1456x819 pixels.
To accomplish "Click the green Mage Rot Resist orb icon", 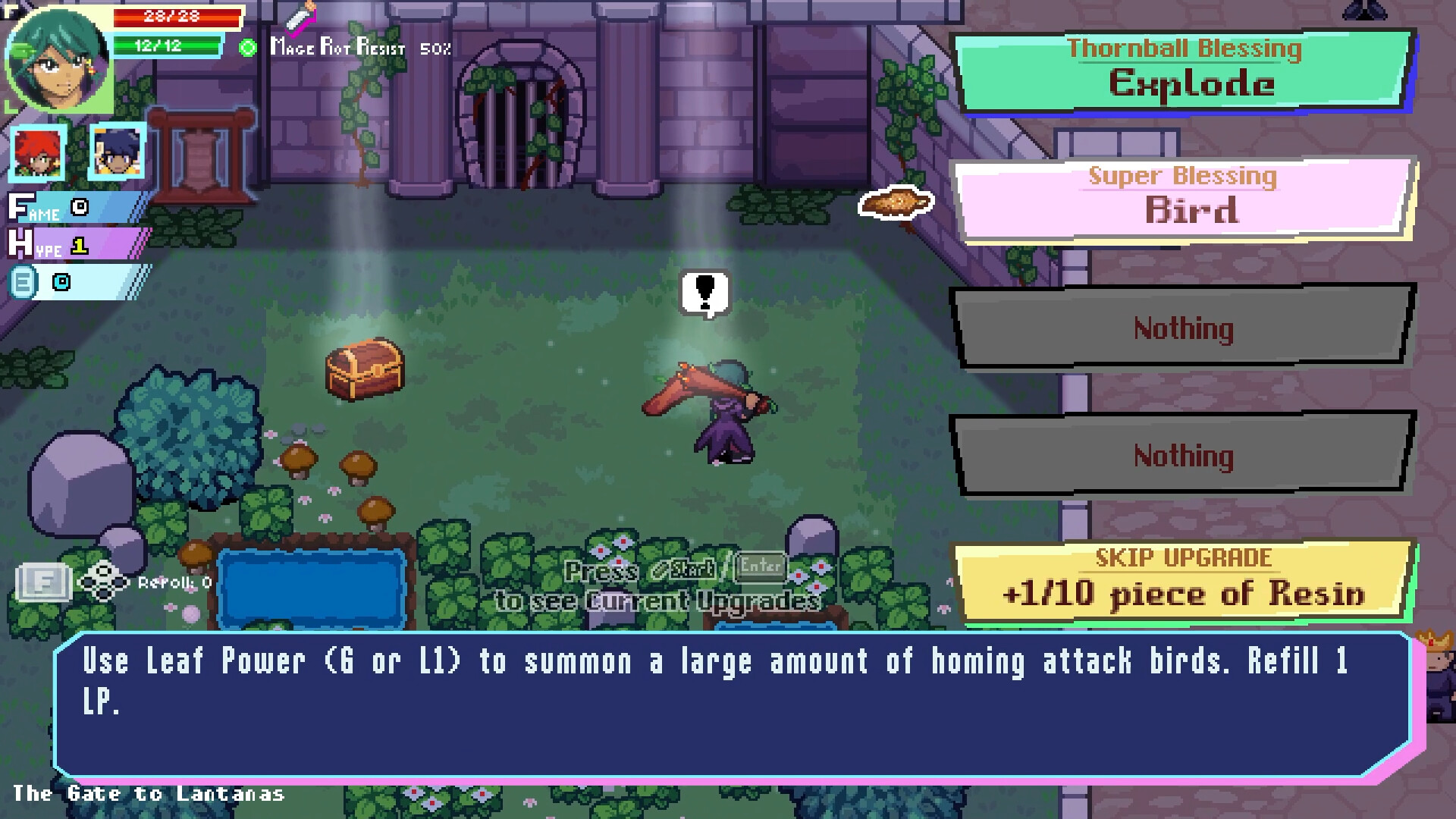I will pyautogui.click(x=246, y=48).
